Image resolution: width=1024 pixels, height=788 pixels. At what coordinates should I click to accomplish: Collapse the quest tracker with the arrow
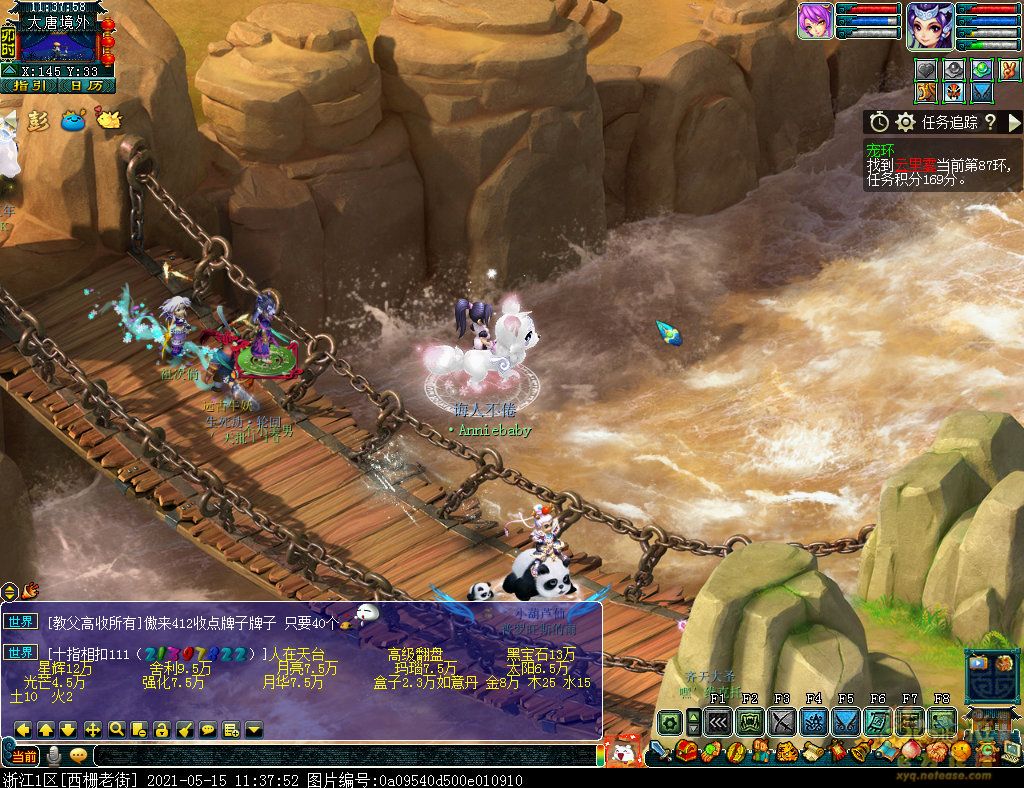(x=1014, y=122)
